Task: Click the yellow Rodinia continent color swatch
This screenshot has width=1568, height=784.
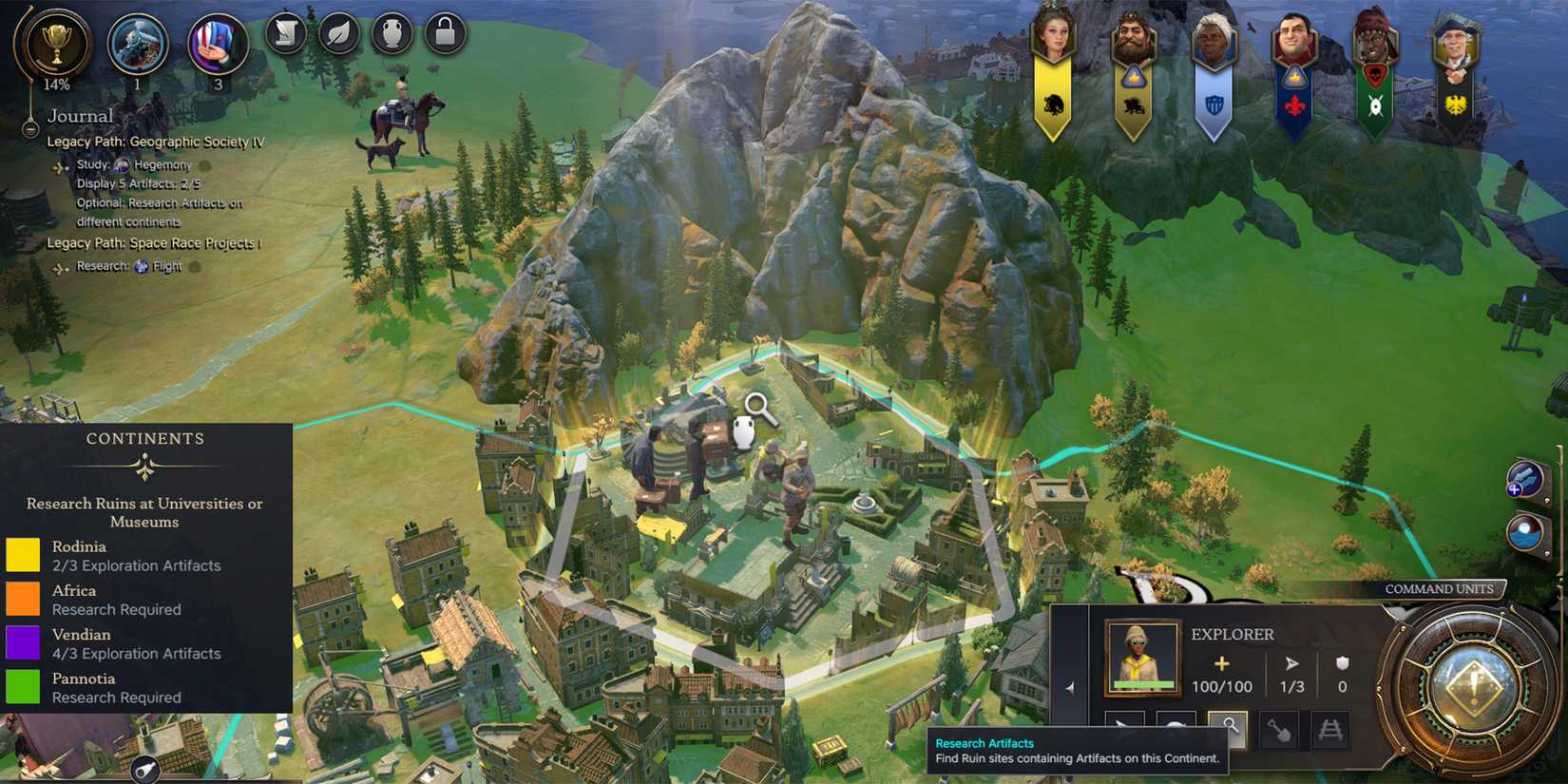Action: pos(24,555)
